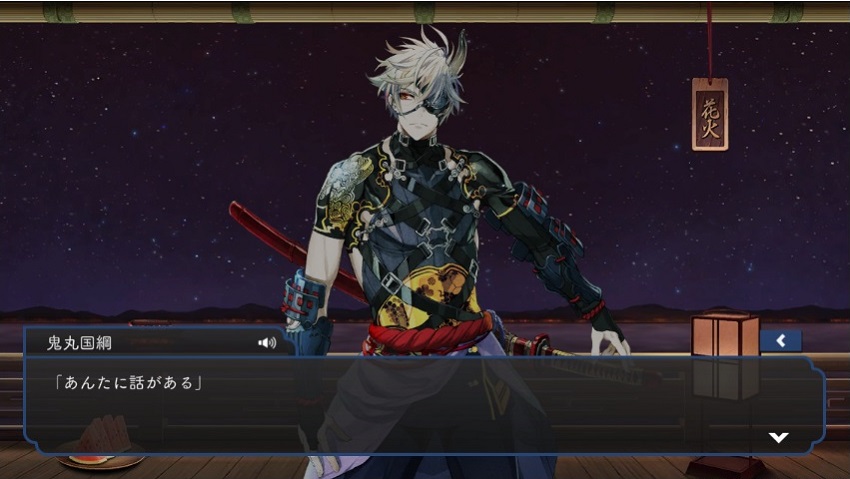
Task: Advance dialogue with the white down arrow
Action: (778, 437)
